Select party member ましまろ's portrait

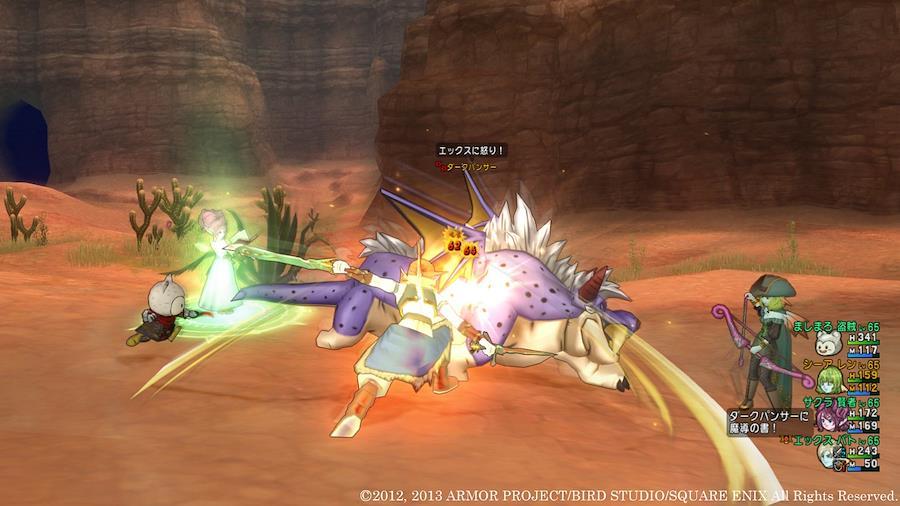(x=826, y=345)
